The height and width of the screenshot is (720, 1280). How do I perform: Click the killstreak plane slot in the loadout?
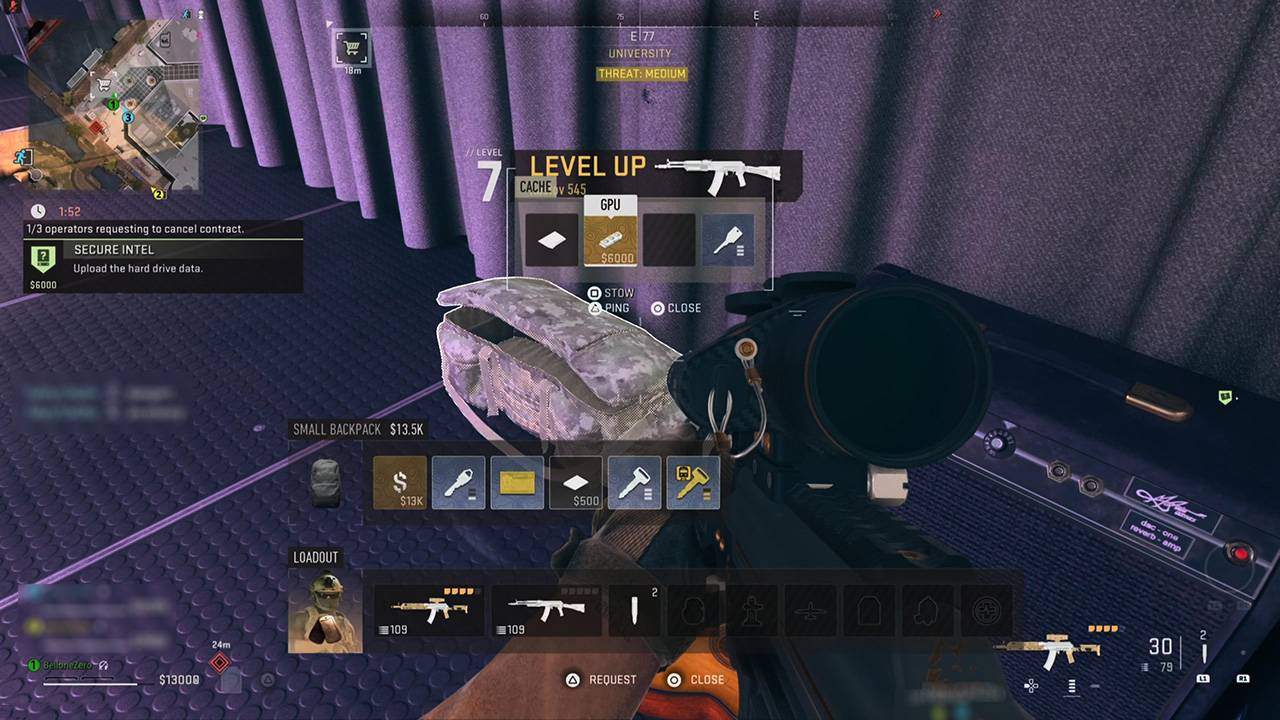pyautogui.click(x=810, y=608)
